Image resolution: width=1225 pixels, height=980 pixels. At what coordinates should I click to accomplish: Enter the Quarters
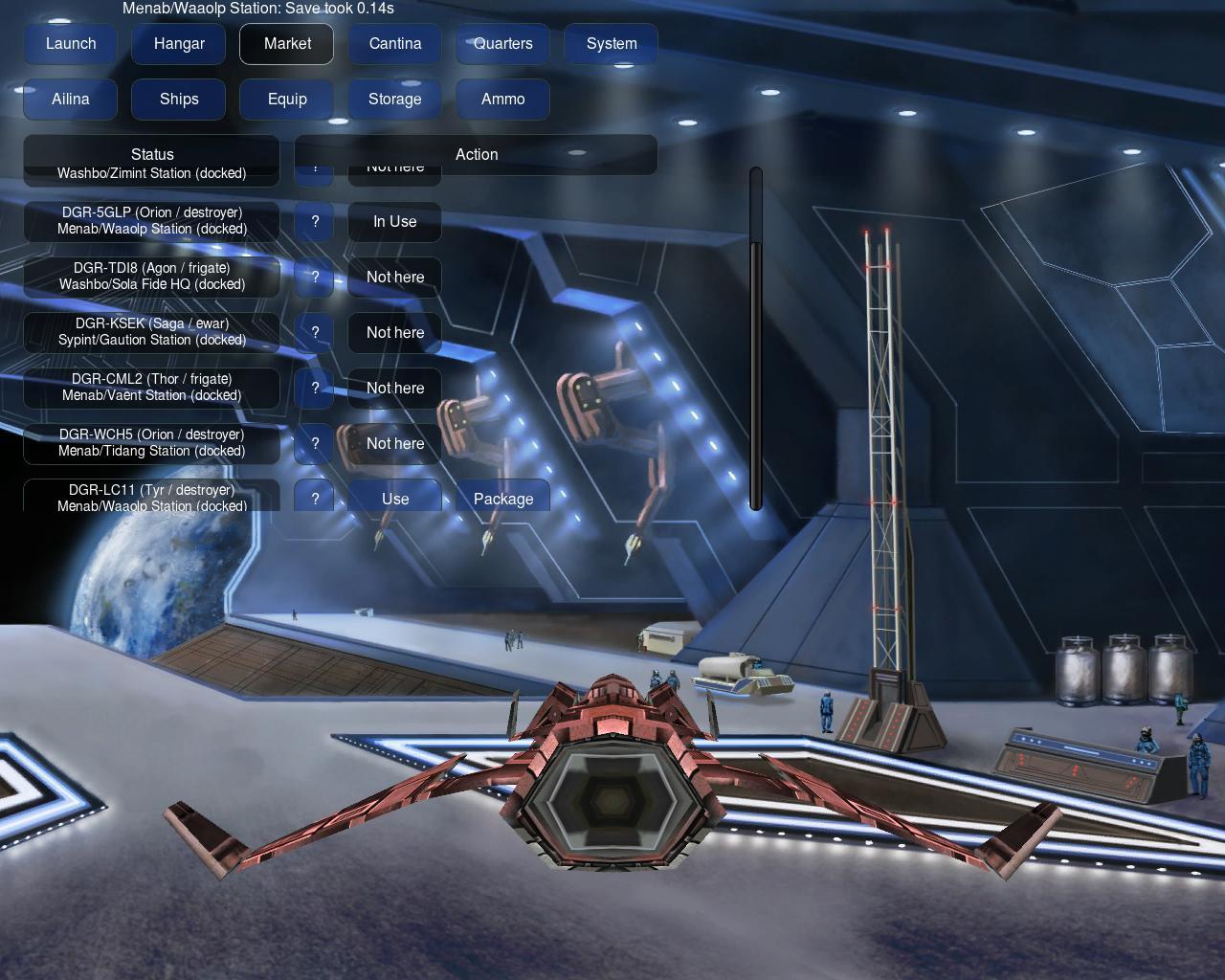pyautogui.click(x=503, y=44)
